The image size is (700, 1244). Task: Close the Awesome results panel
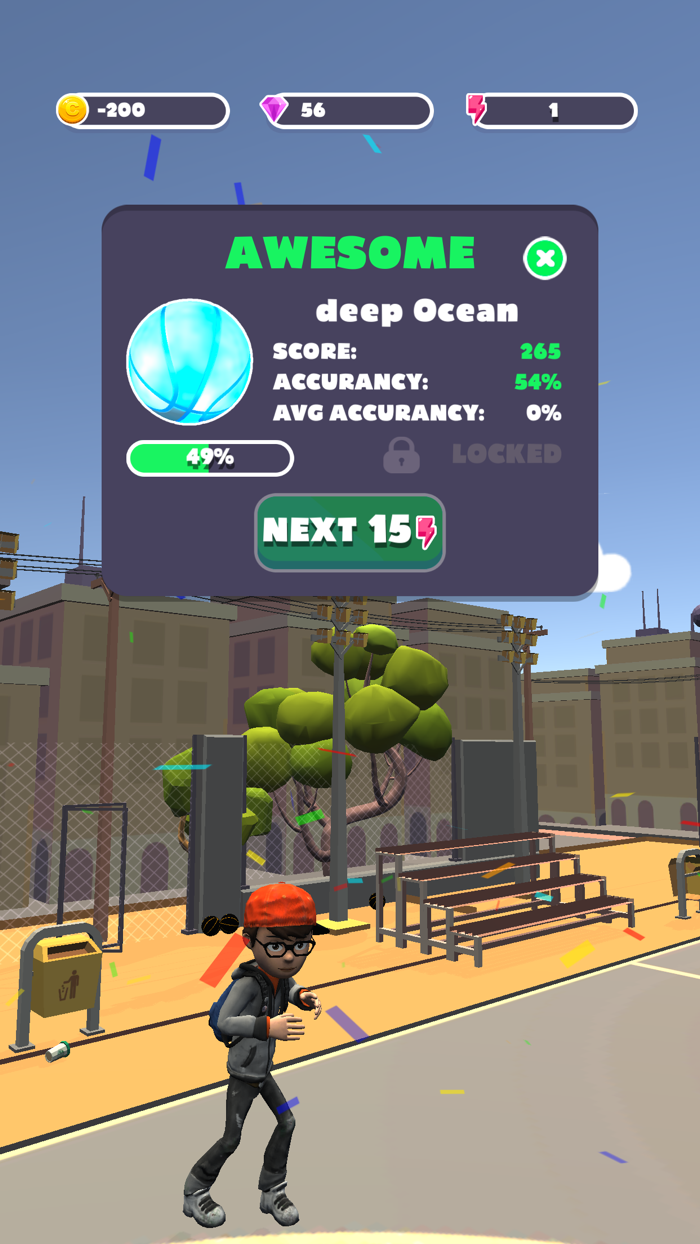pos(545,259)
